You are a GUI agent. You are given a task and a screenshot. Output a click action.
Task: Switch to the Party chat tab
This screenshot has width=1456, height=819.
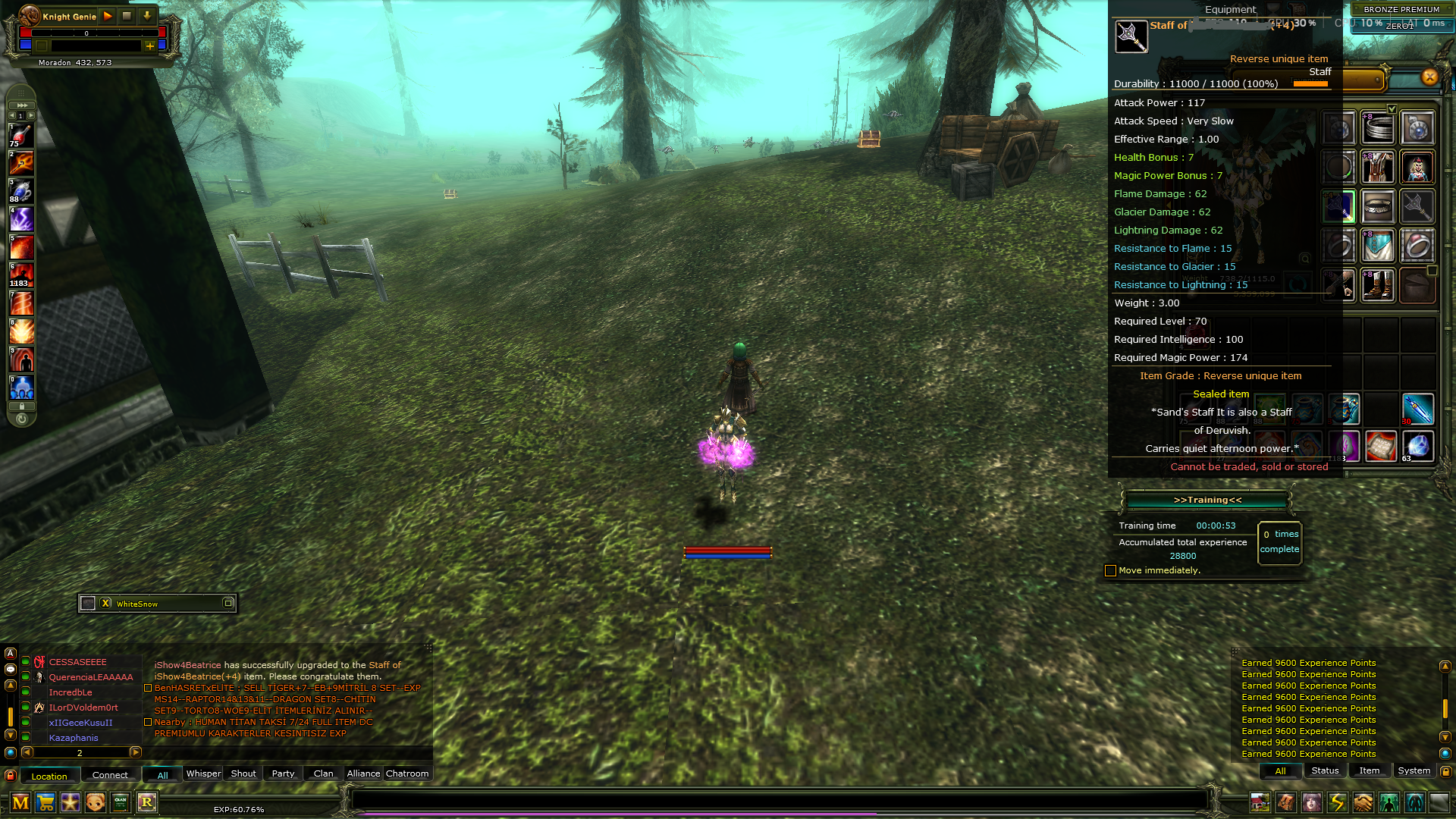(x=282, y=773)
